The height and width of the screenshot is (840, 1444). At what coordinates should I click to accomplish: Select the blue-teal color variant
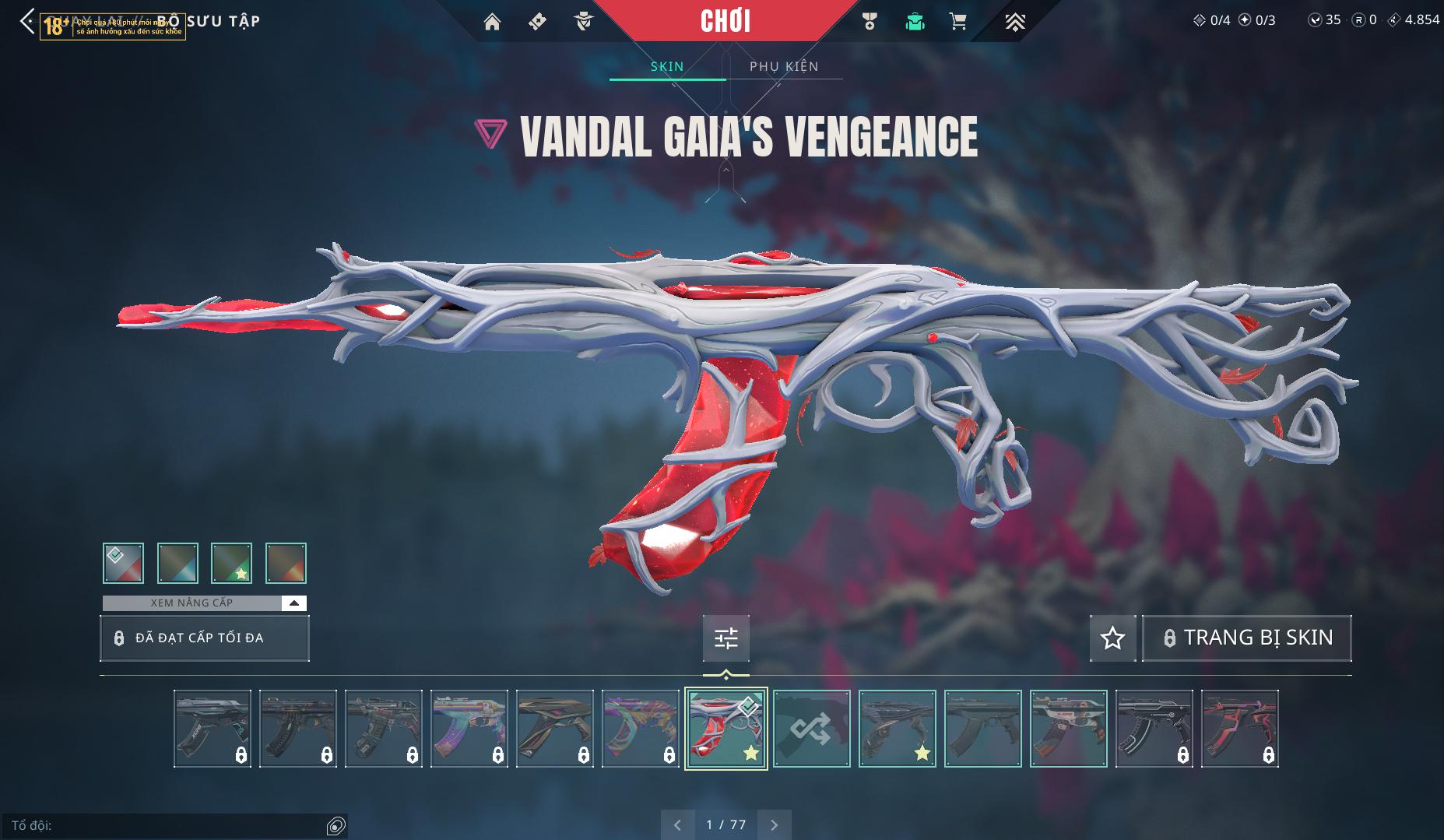click(177, 563)
